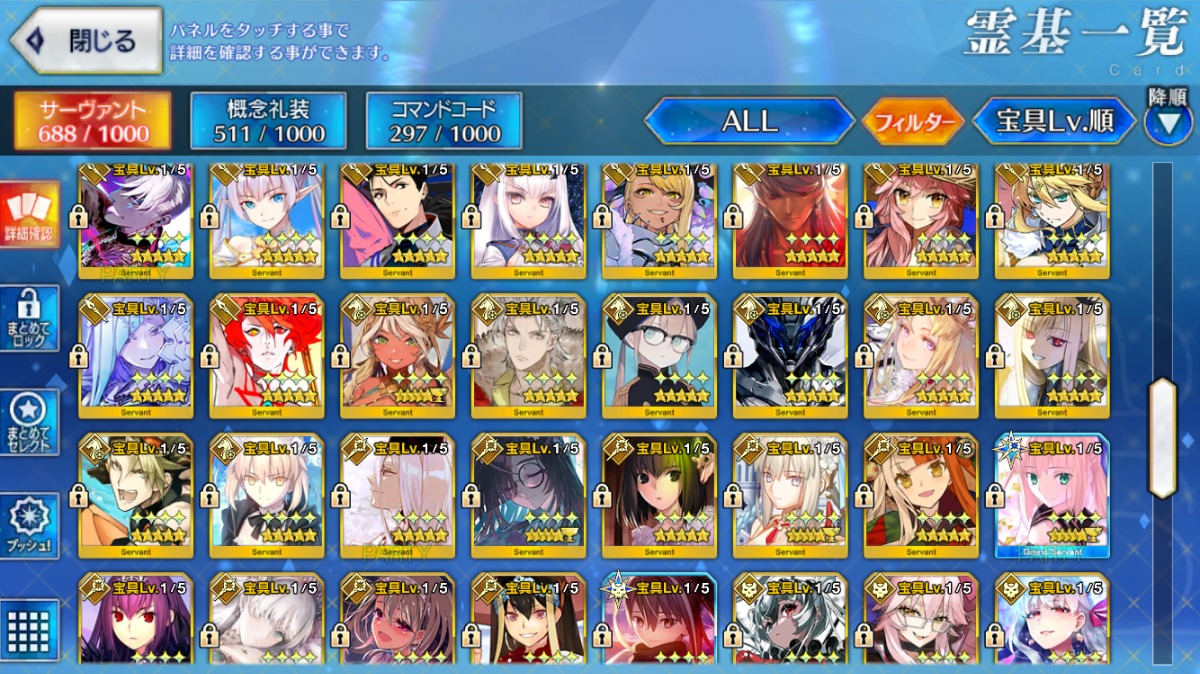Open the フィルター options
Viewport: 1200px width, 674px height.
coord(912,122)
